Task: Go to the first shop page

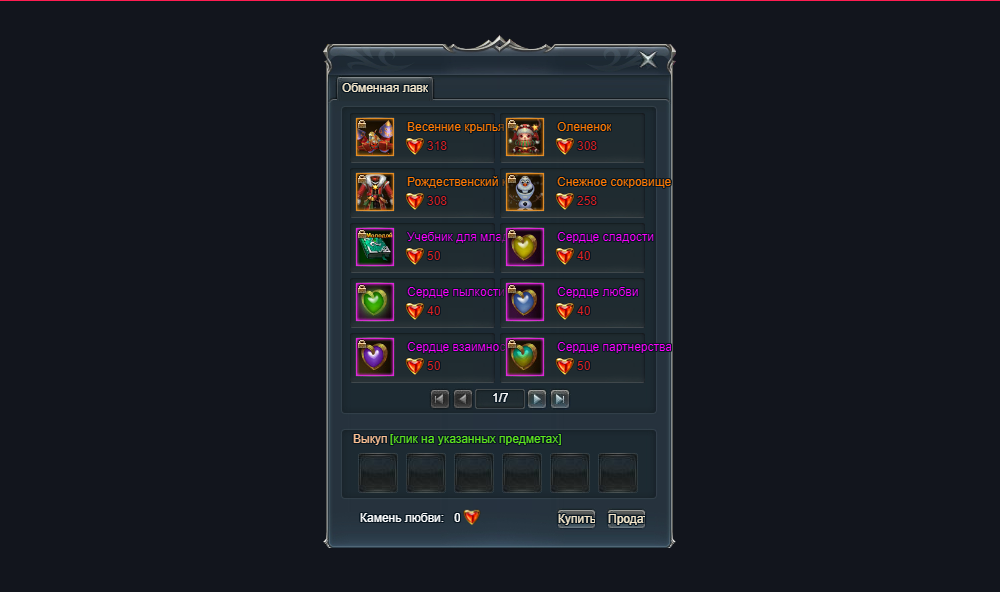Action: coord(440,399)
